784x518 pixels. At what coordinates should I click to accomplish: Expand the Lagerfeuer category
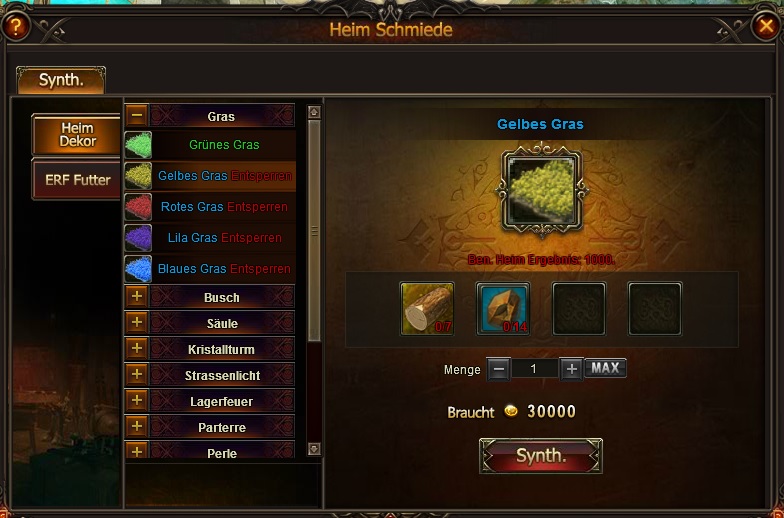click(x=138, y=401)
